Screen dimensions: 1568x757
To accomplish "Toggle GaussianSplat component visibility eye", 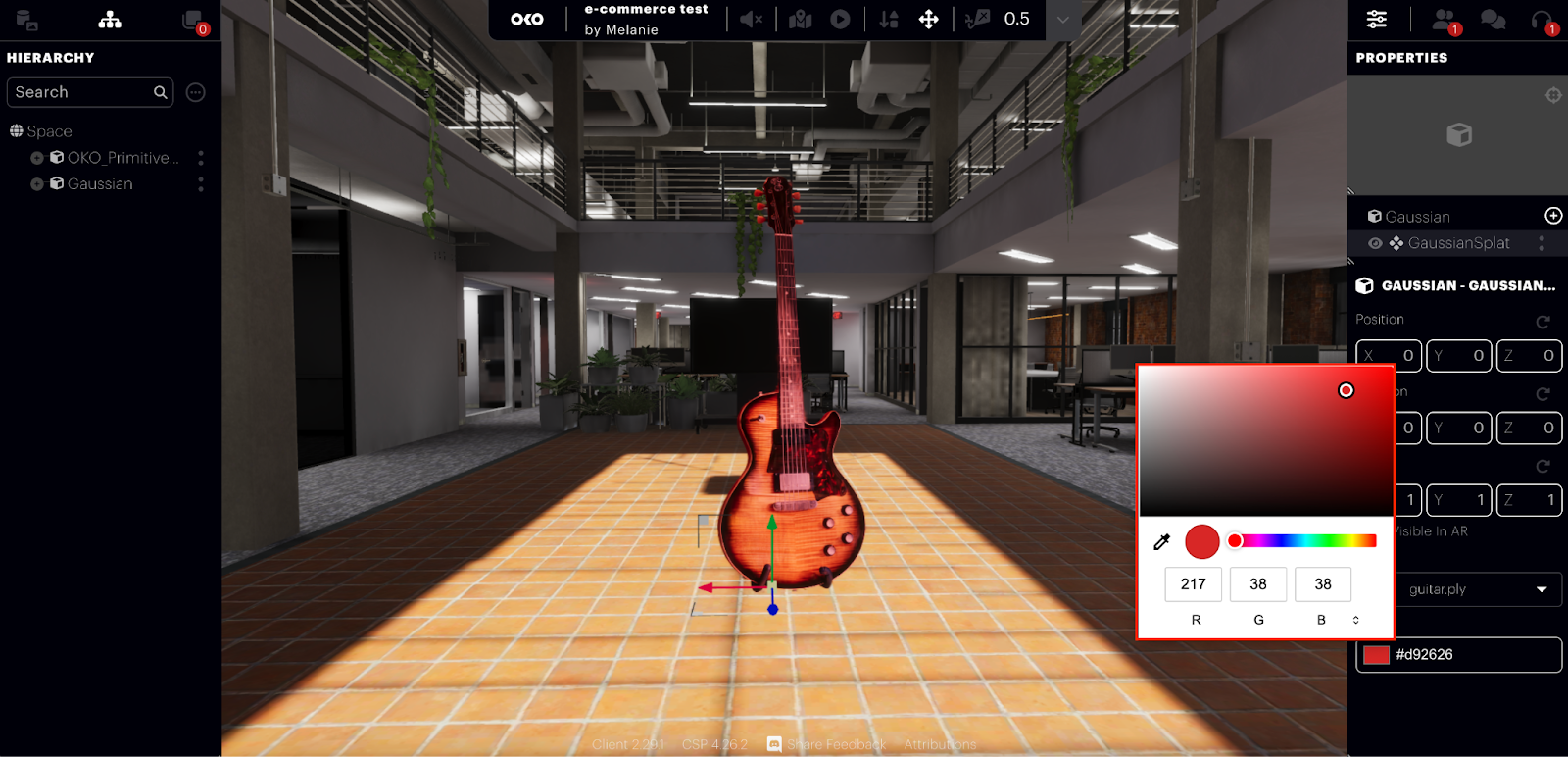I will [1375, 243].
